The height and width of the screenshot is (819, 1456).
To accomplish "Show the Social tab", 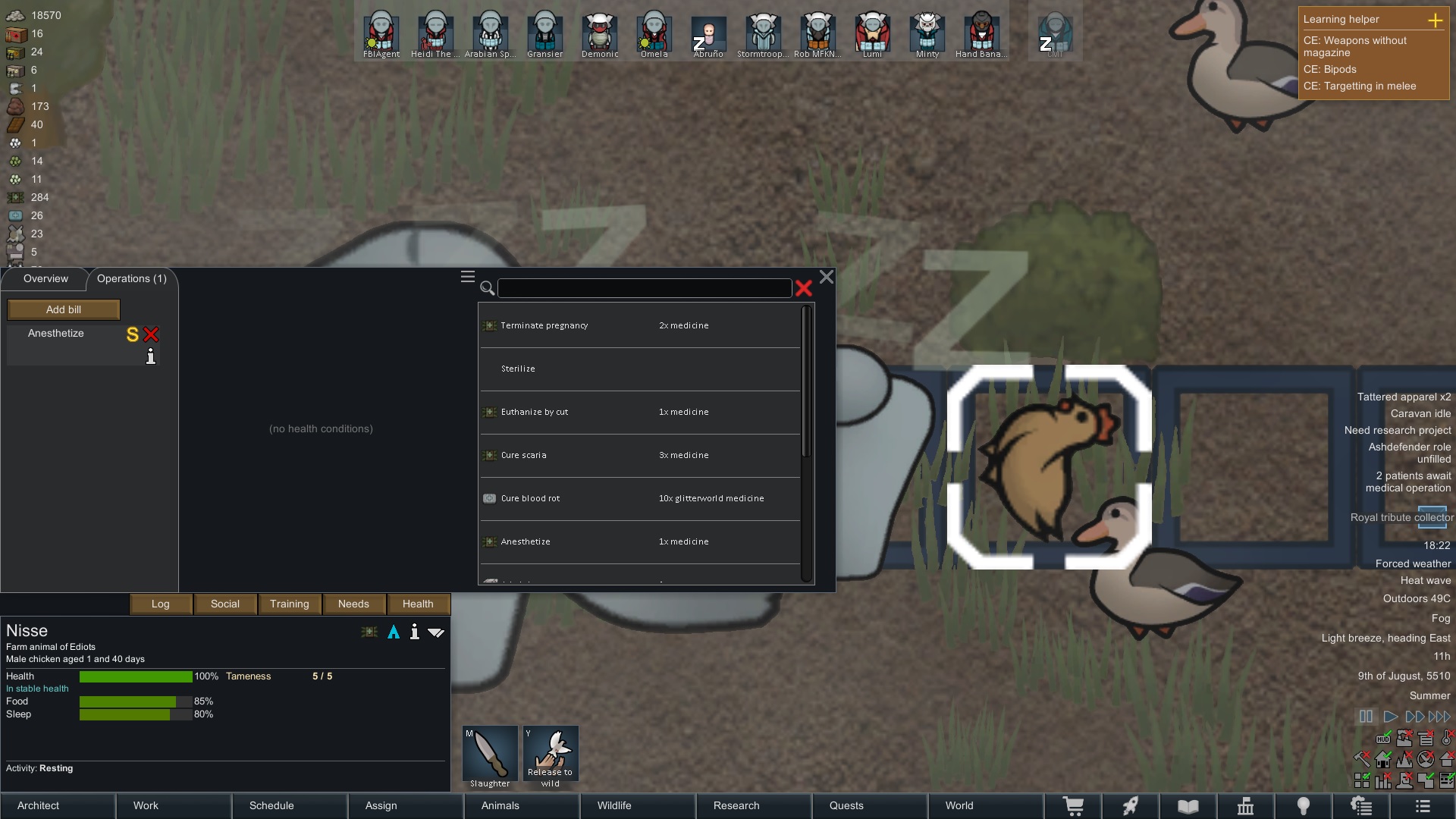I will pyautogui.click(x=225, y=604).
